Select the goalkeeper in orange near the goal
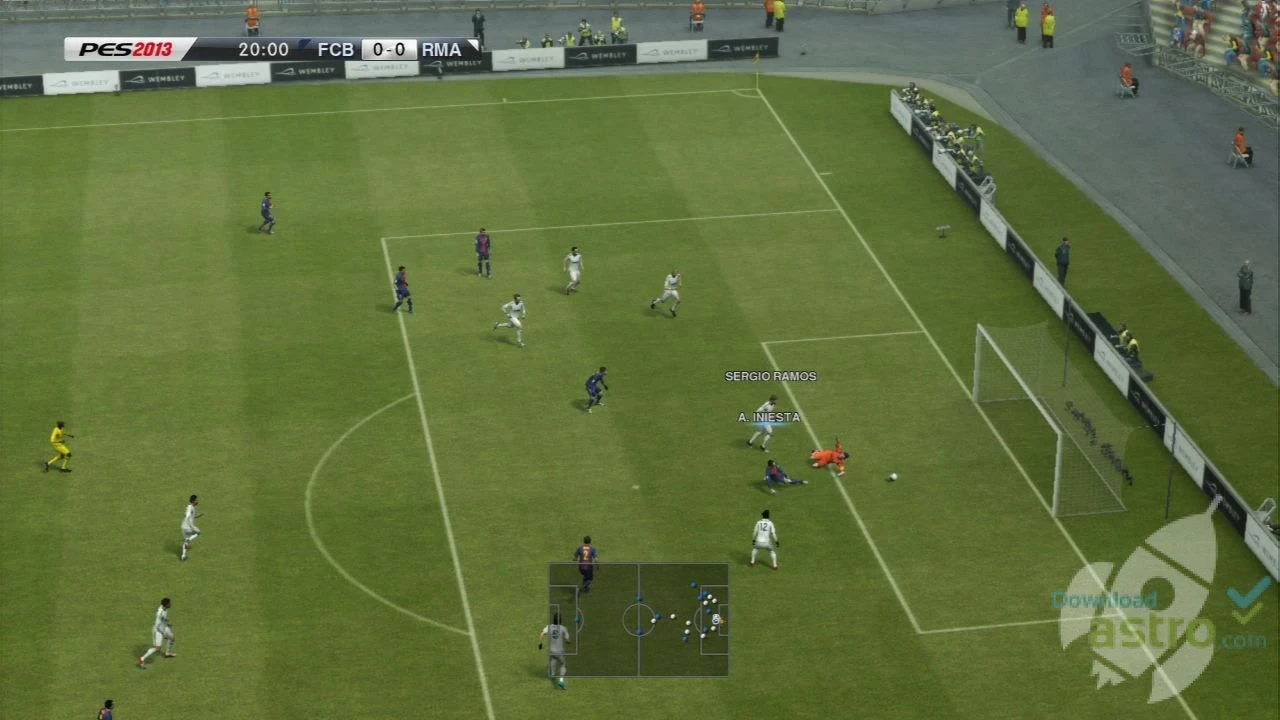 826,457
